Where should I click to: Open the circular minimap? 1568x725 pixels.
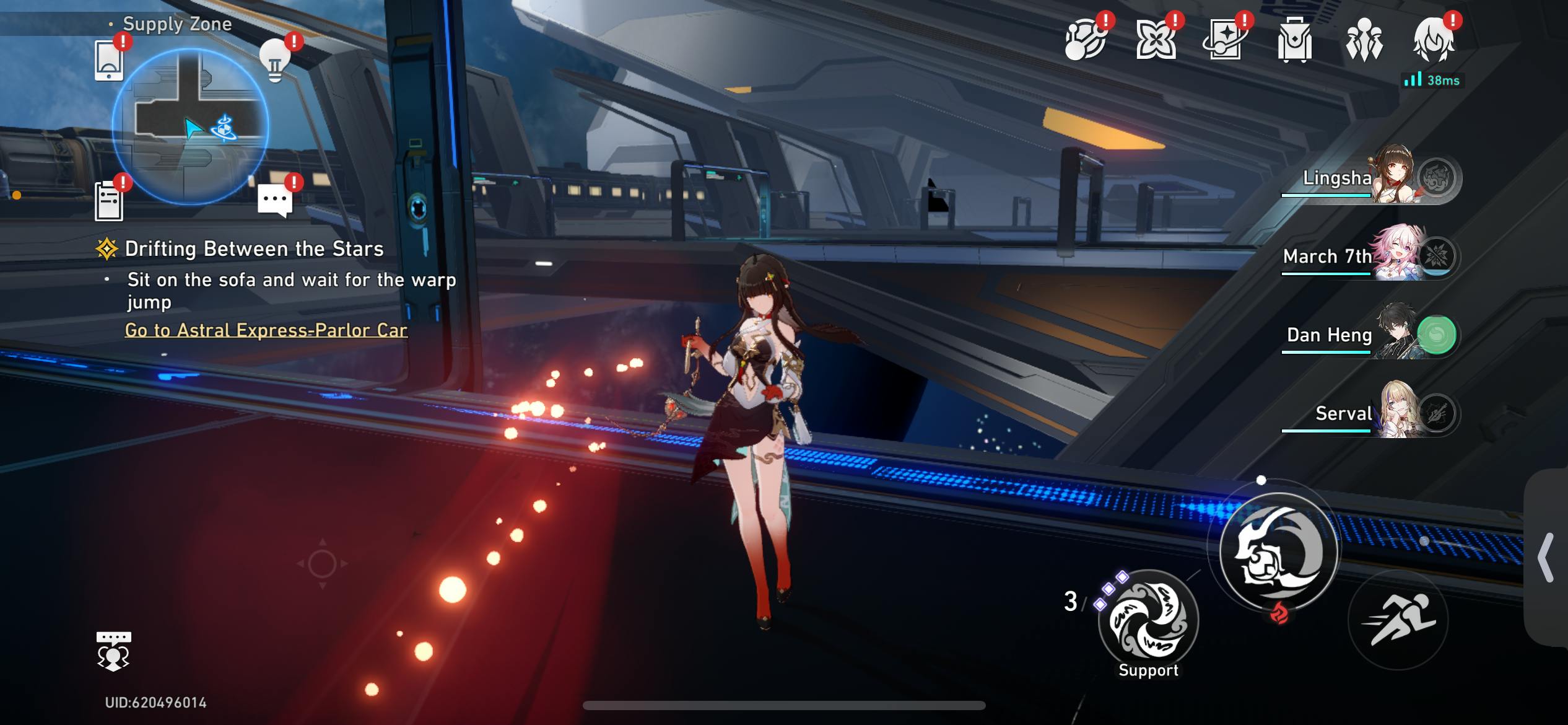pos(191,126)
